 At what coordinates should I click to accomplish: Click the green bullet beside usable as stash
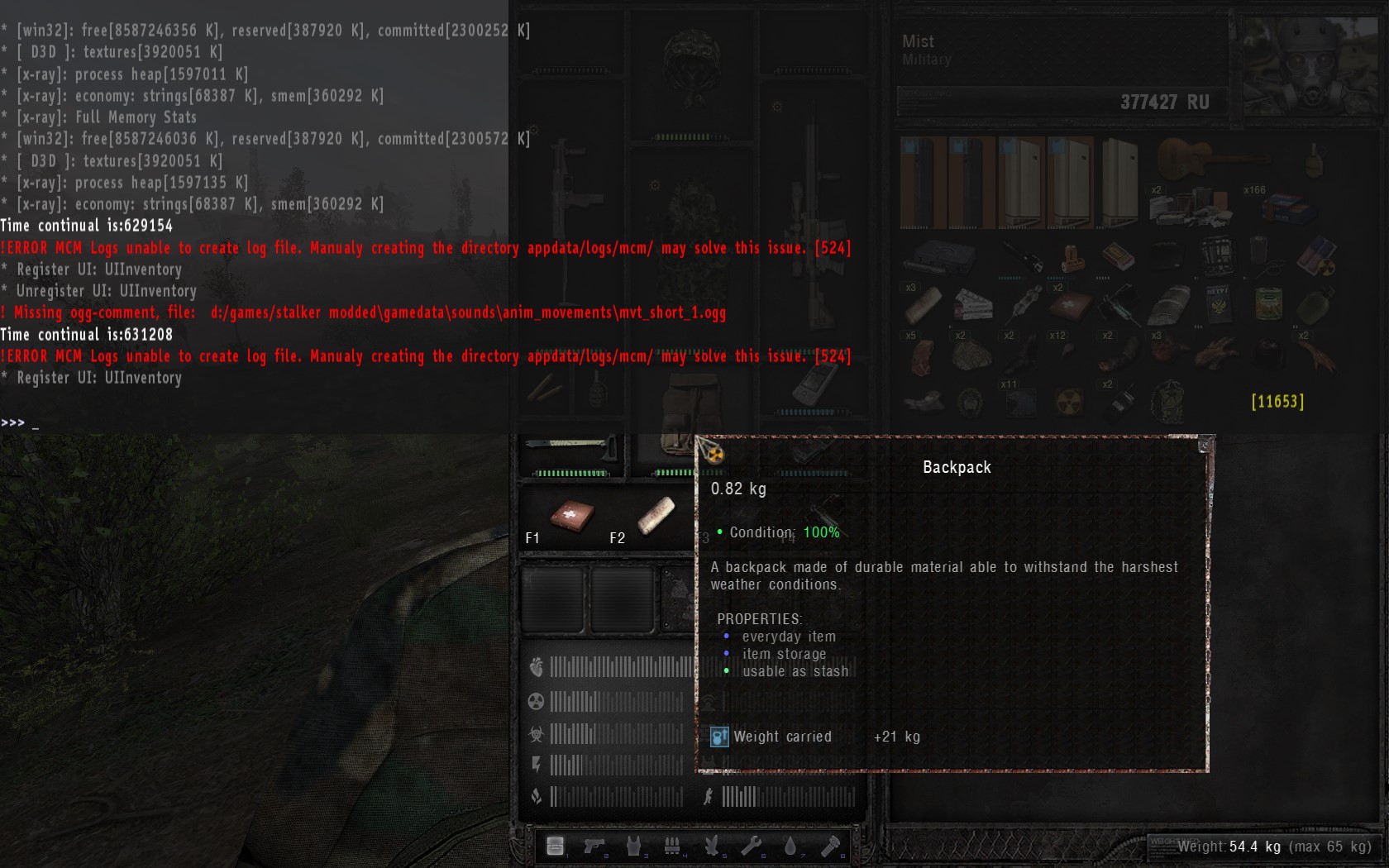tap(727, 670)
